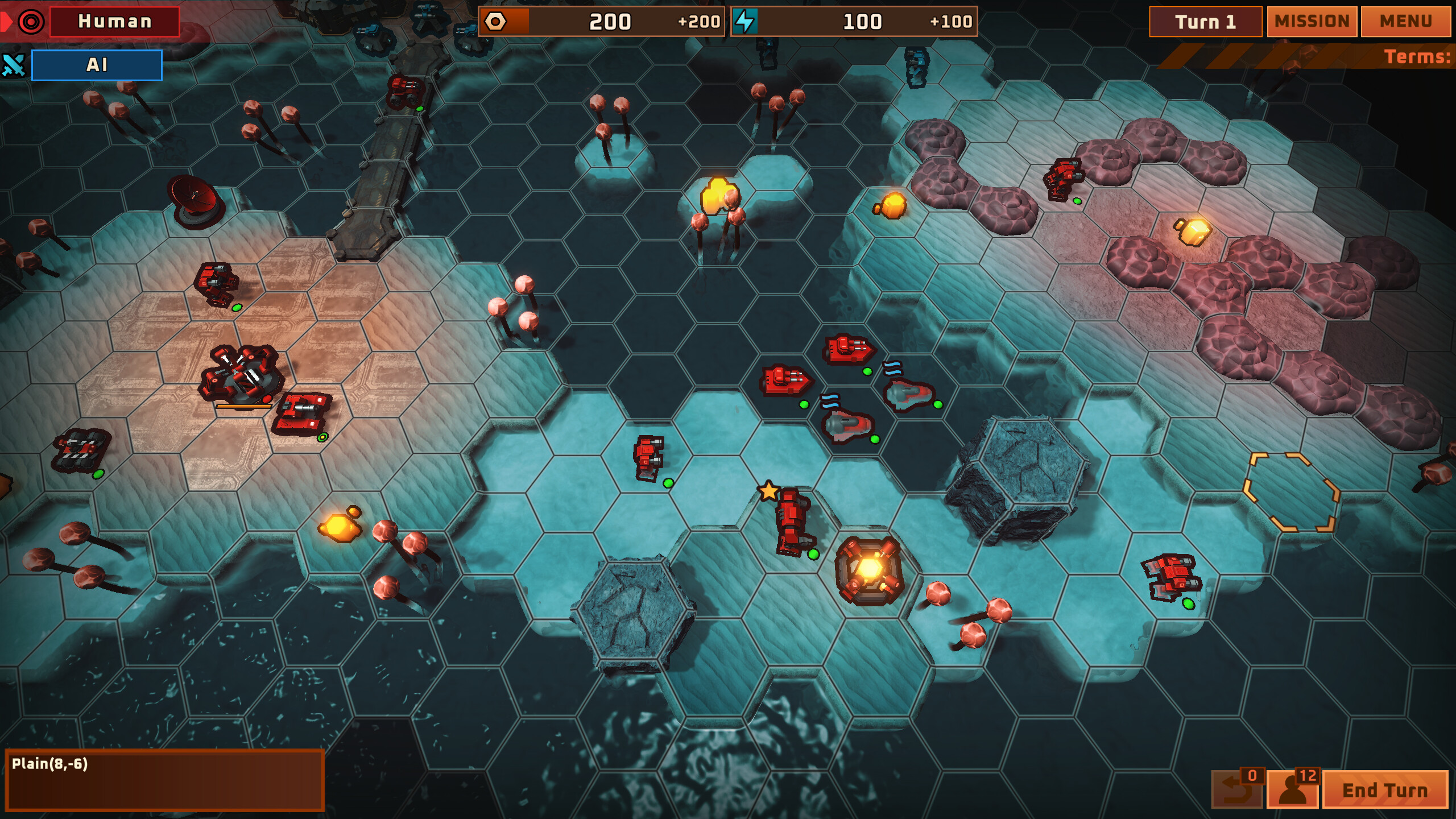Open the MENU
The height and width of the screenshot is (819, 1456).
click(1405, 22)
